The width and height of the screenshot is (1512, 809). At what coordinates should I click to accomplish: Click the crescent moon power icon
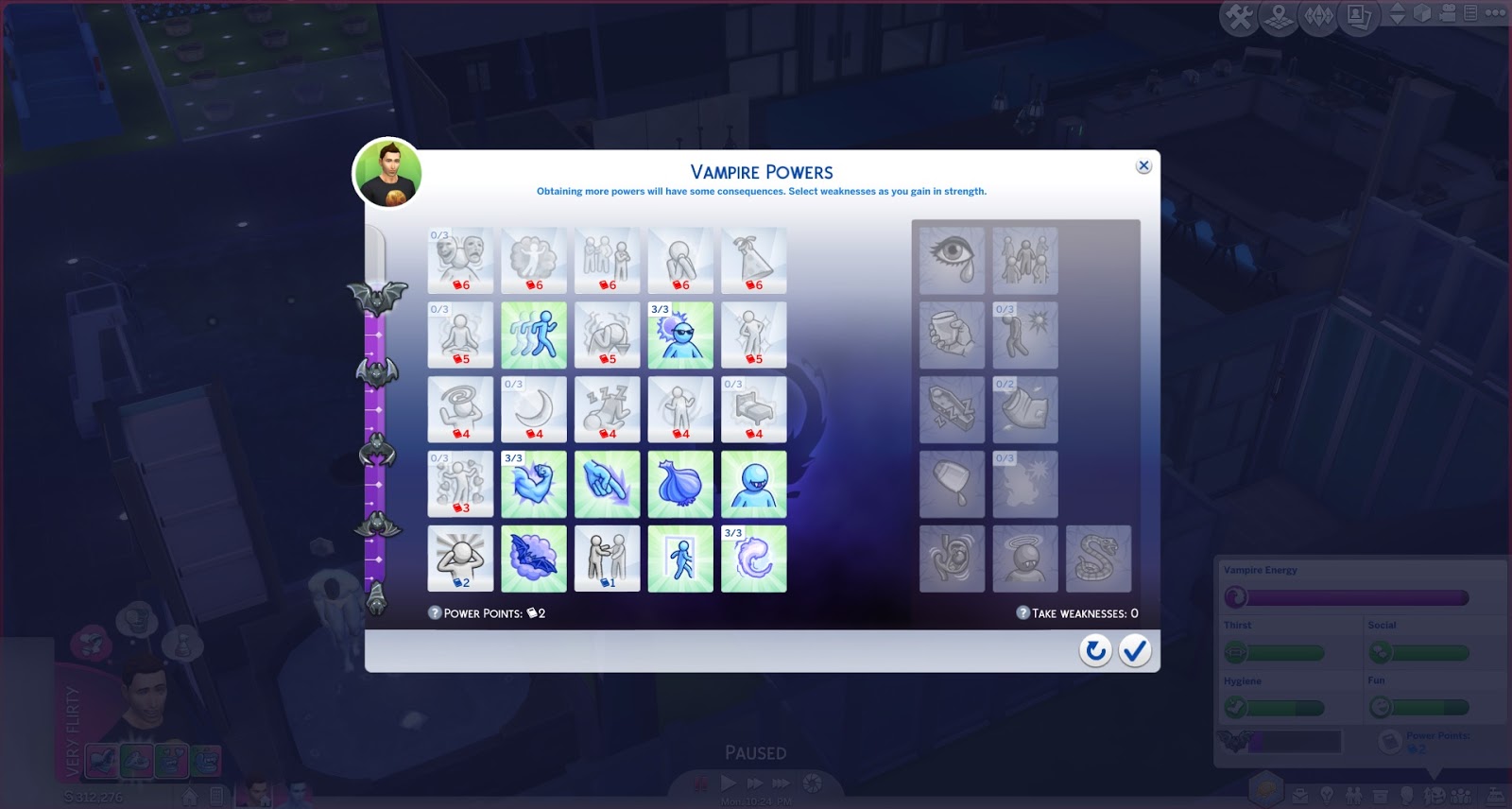(534, 408)
